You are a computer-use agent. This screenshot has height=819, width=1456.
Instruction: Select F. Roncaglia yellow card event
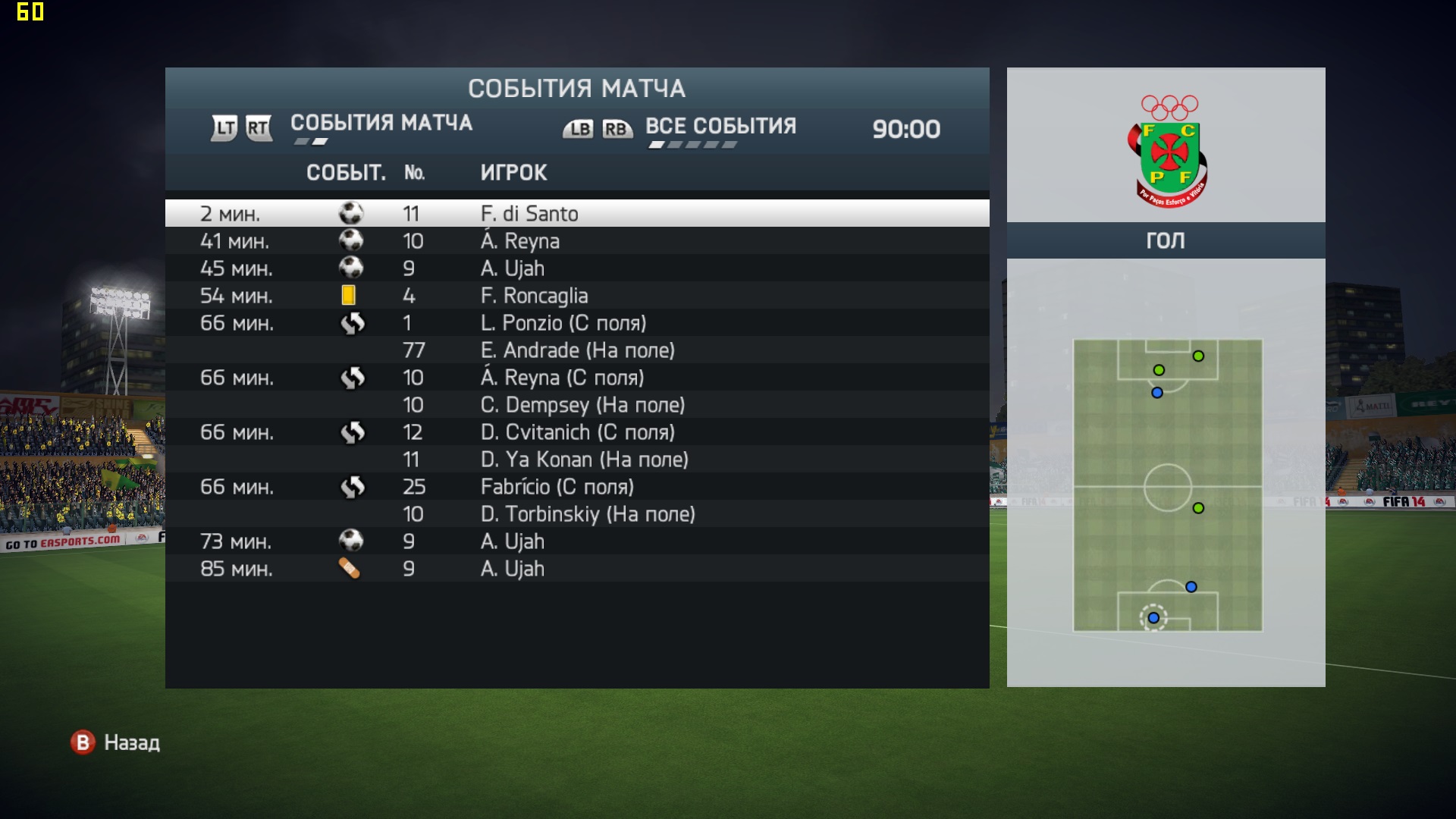coord(576,296)
